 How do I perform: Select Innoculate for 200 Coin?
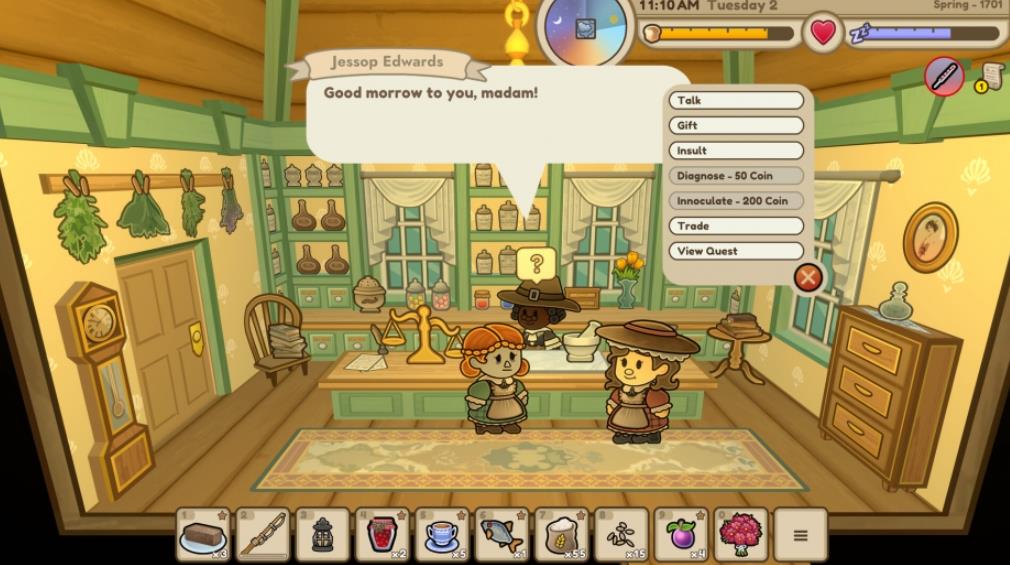(736, 201)
